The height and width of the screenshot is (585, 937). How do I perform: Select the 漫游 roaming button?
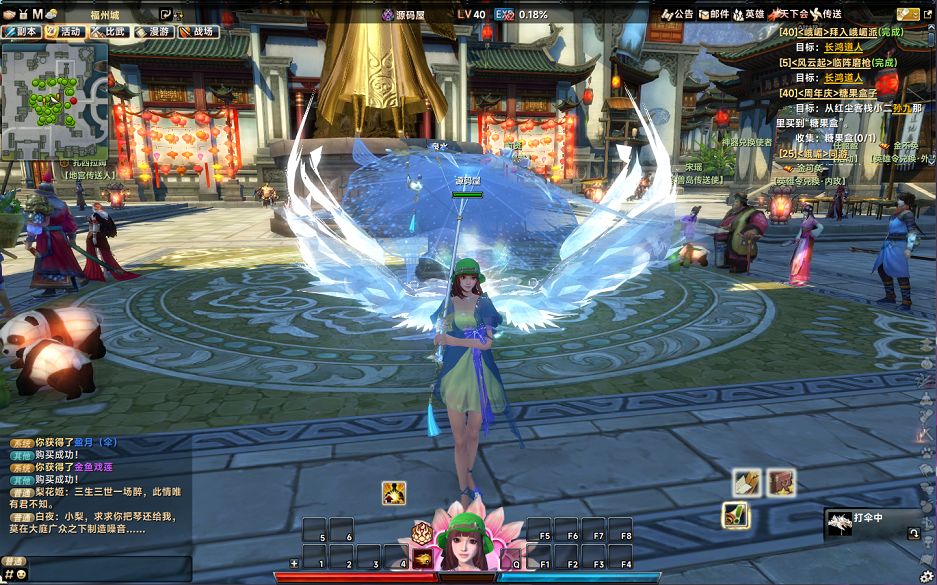coord(154,31)
